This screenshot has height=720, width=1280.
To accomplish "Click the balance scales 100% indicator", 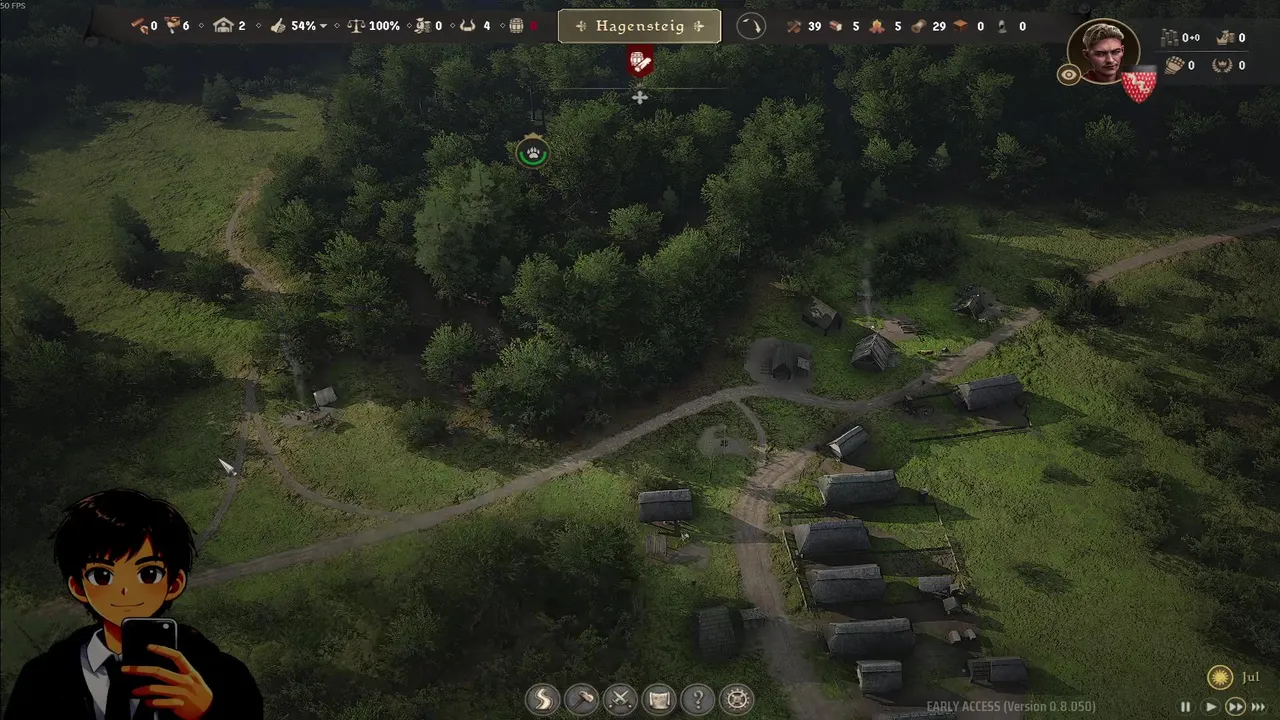I will 374,26.
